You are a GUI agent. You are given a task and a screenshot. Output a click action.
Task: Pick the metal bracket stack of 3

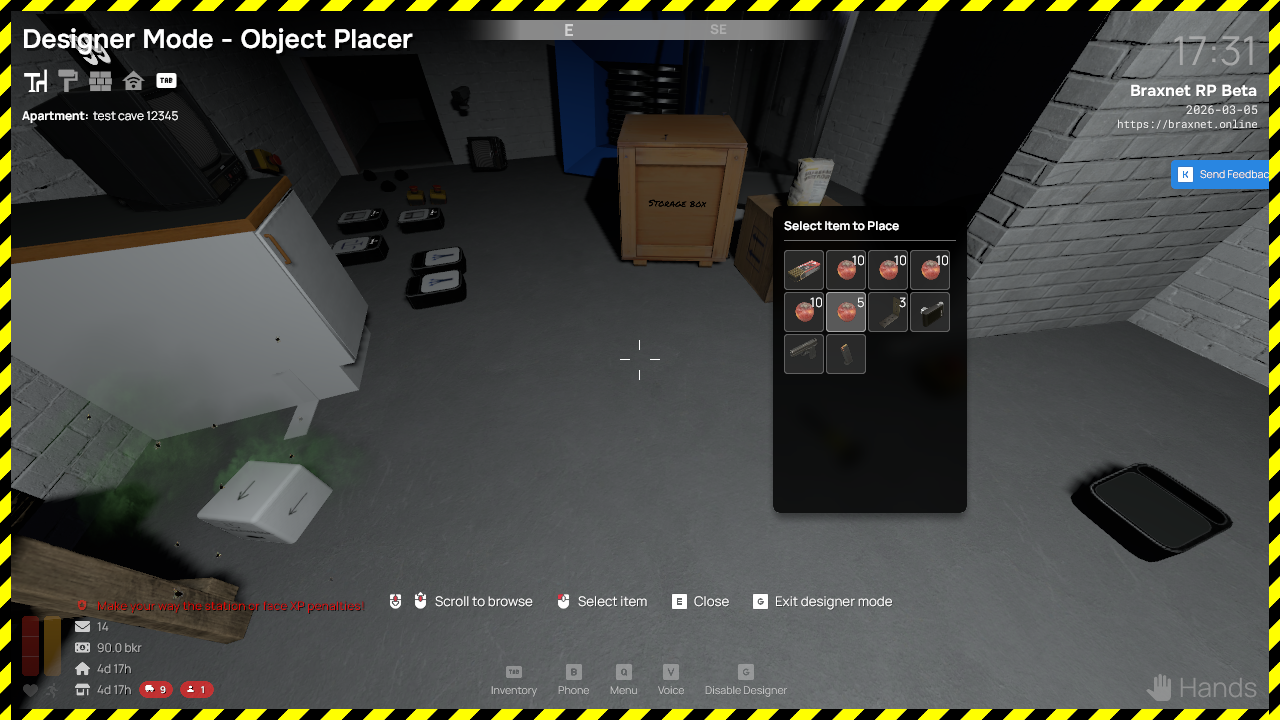tap(888, 312)
